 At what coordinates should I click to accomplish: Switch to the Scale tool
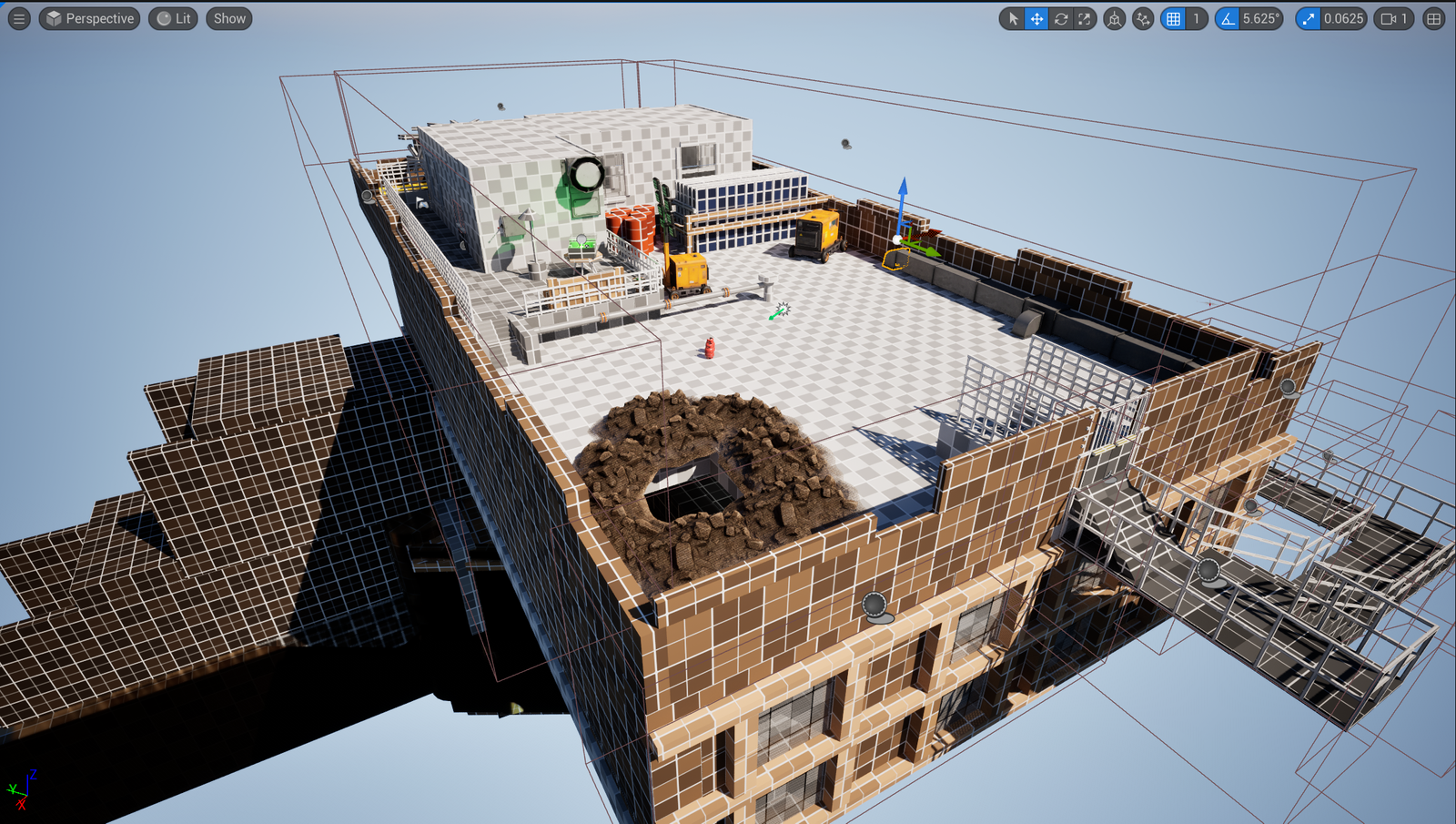tap(1084, 18)
